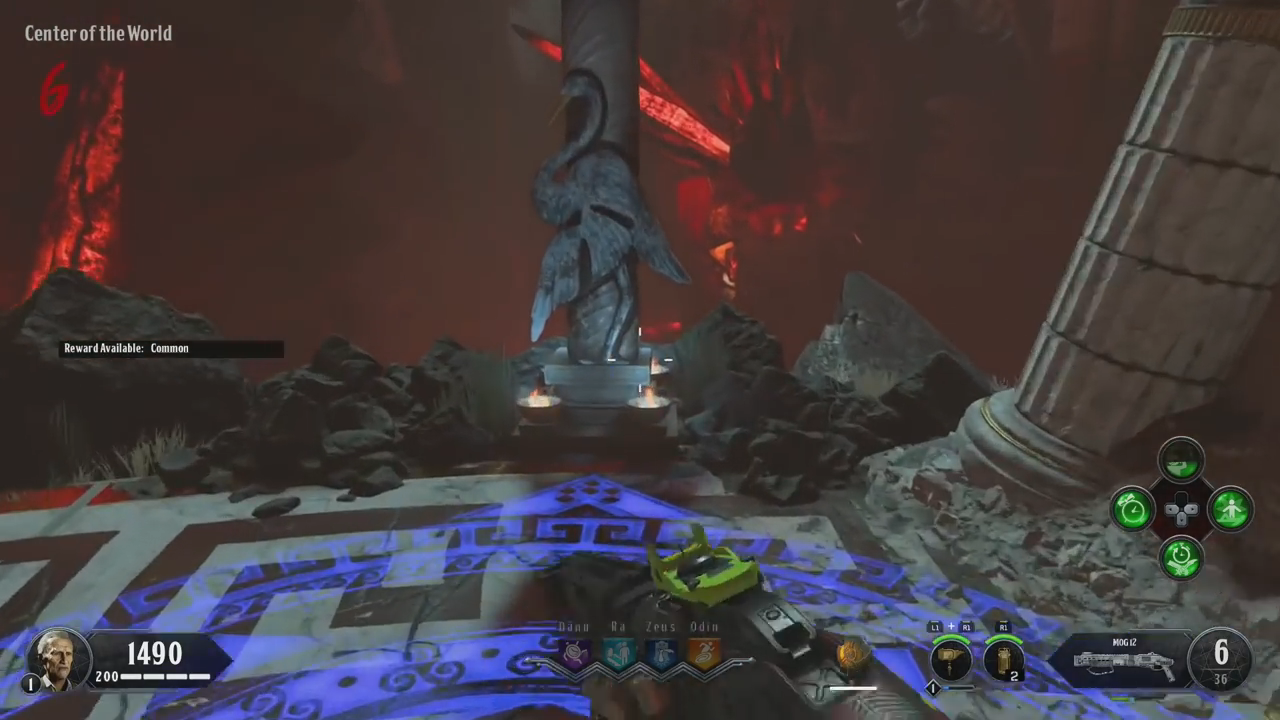Activate the alarm clock elixir
Screen dimensions: 1280x720
1132,510
